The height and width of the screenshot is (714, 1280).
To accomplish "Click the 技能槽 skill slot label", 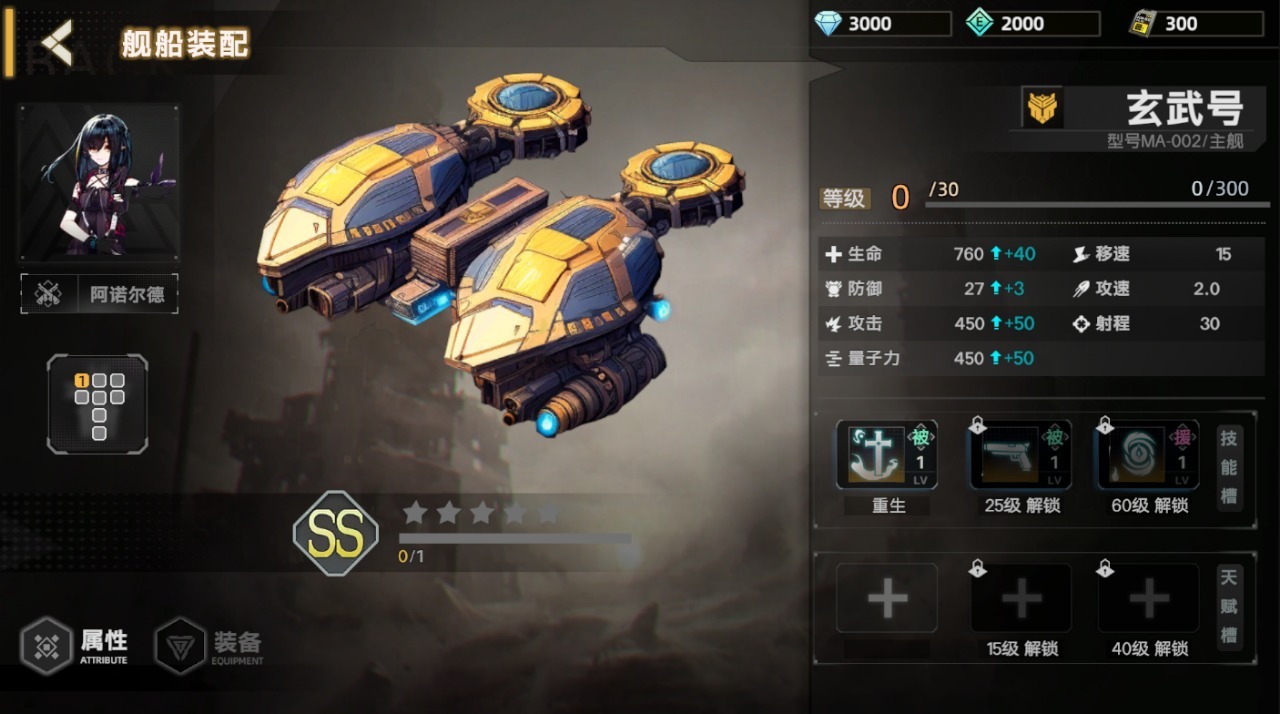I will [1229, 467].
